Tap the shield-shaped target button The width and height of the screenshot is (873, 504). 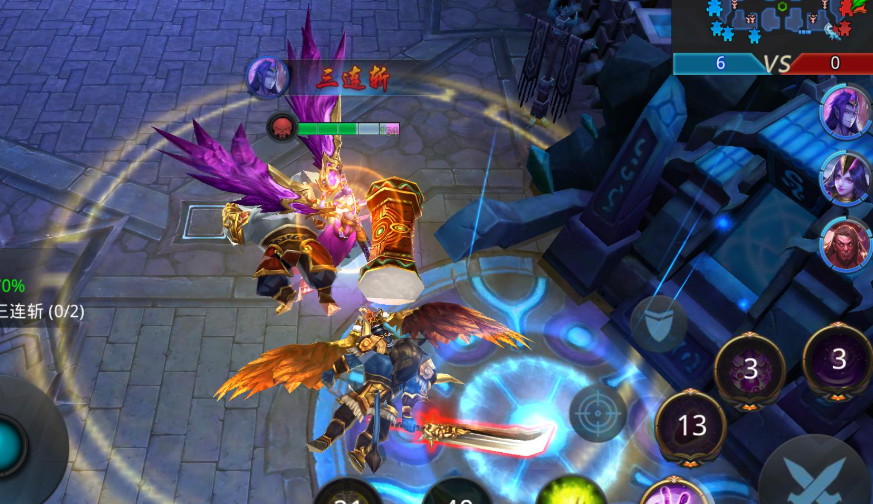[658, 322]
